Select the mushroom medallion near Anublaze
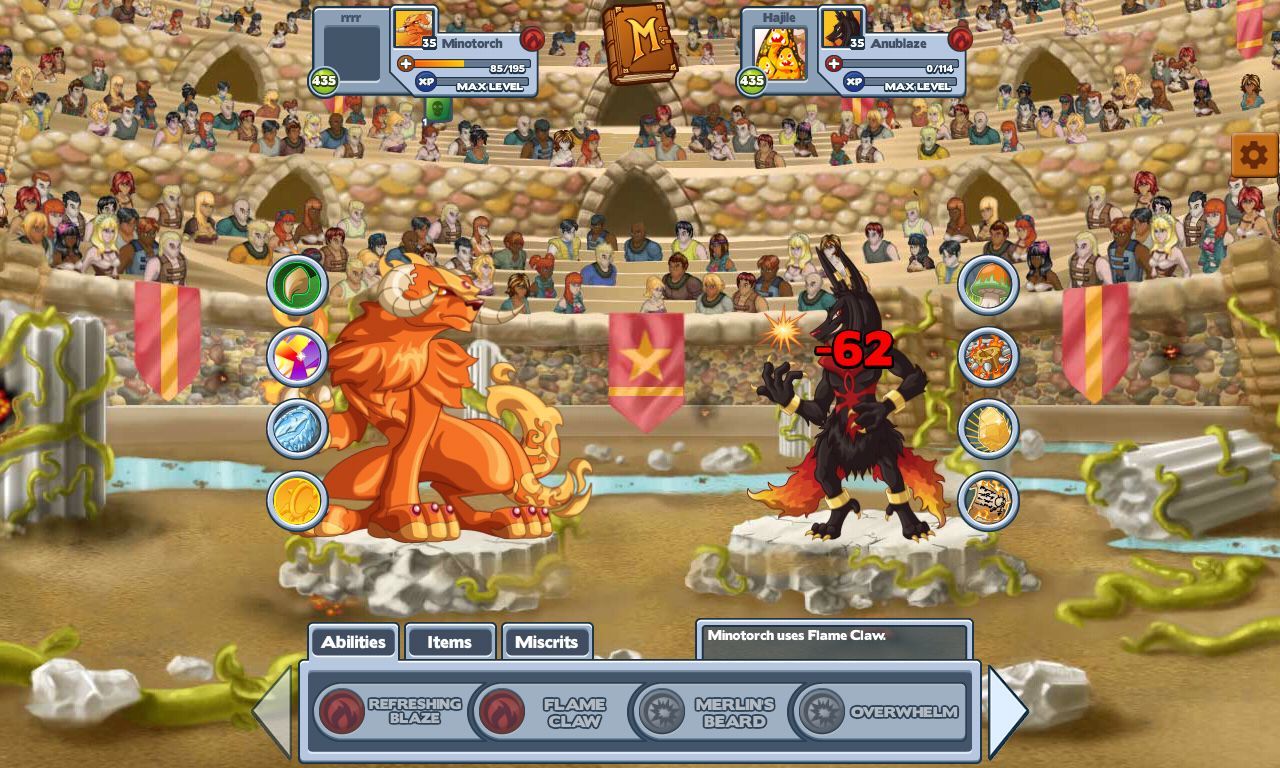1280x768 pixels. point(988,283)
